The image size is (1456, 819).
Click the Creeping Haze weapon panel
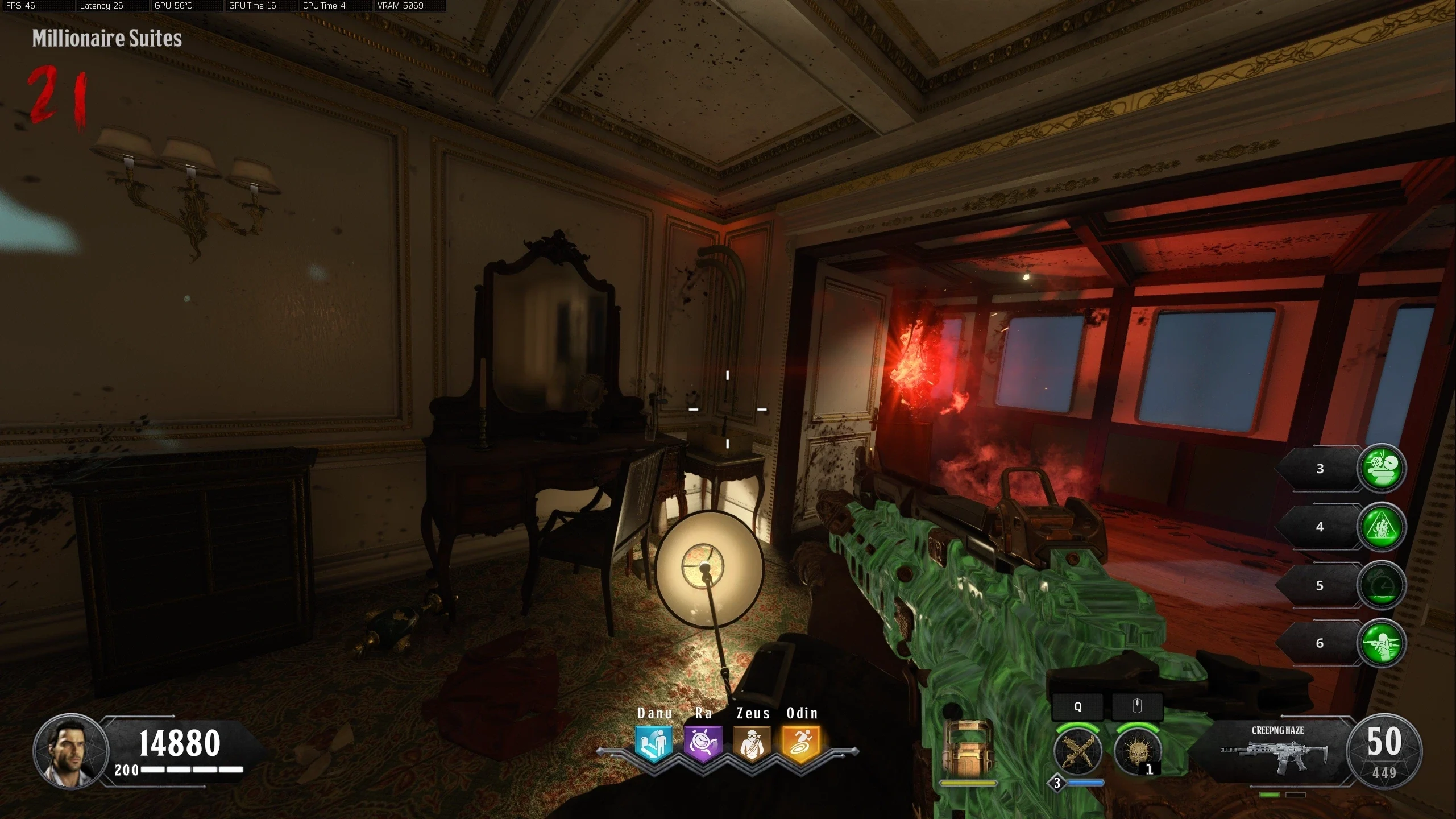(x=1276, y=751)
